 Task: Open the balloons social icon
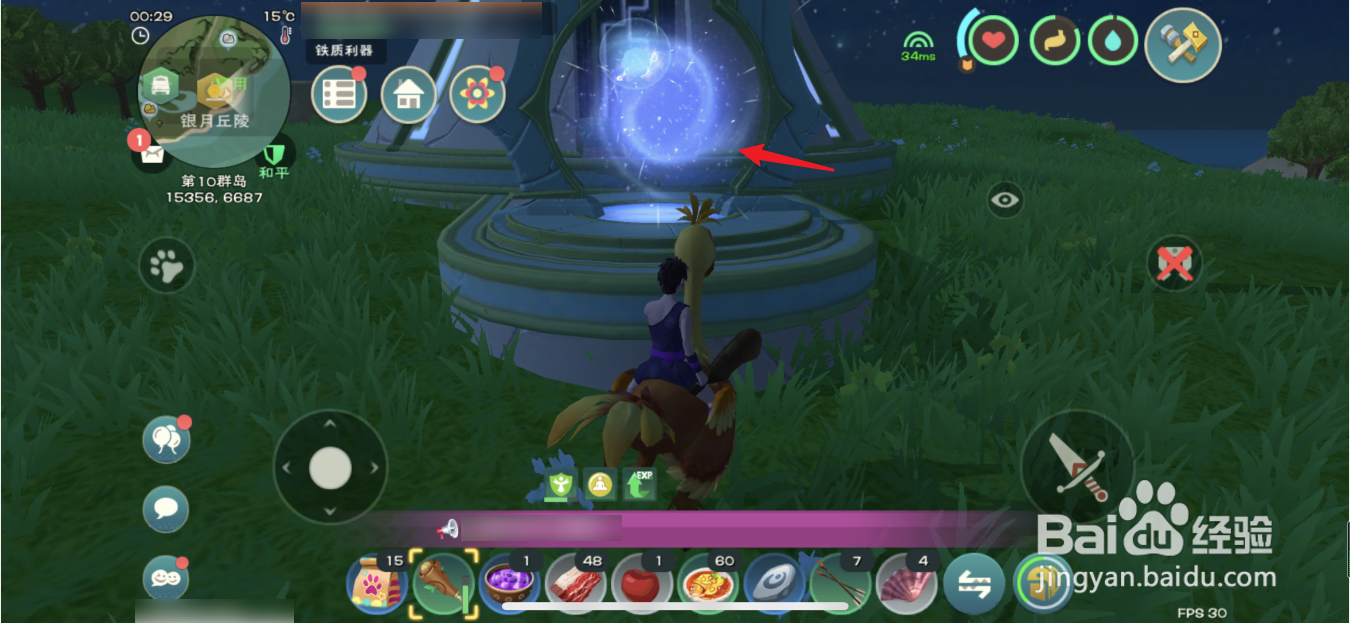[x=166, y=440]
